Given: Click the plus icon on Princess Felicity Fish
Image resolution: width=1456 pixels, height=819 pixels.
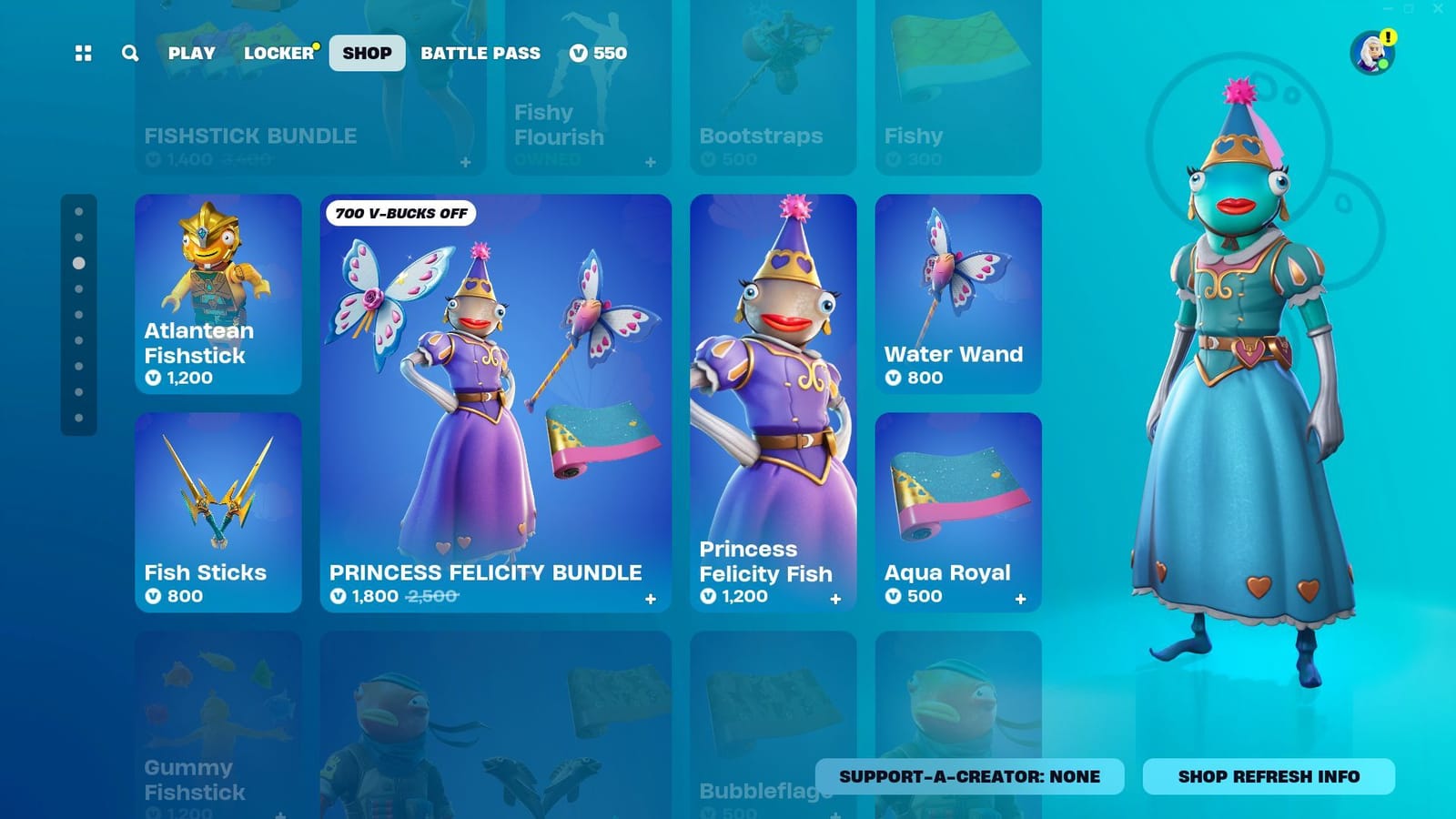Looking at the screenshot, I should (836, 598).
